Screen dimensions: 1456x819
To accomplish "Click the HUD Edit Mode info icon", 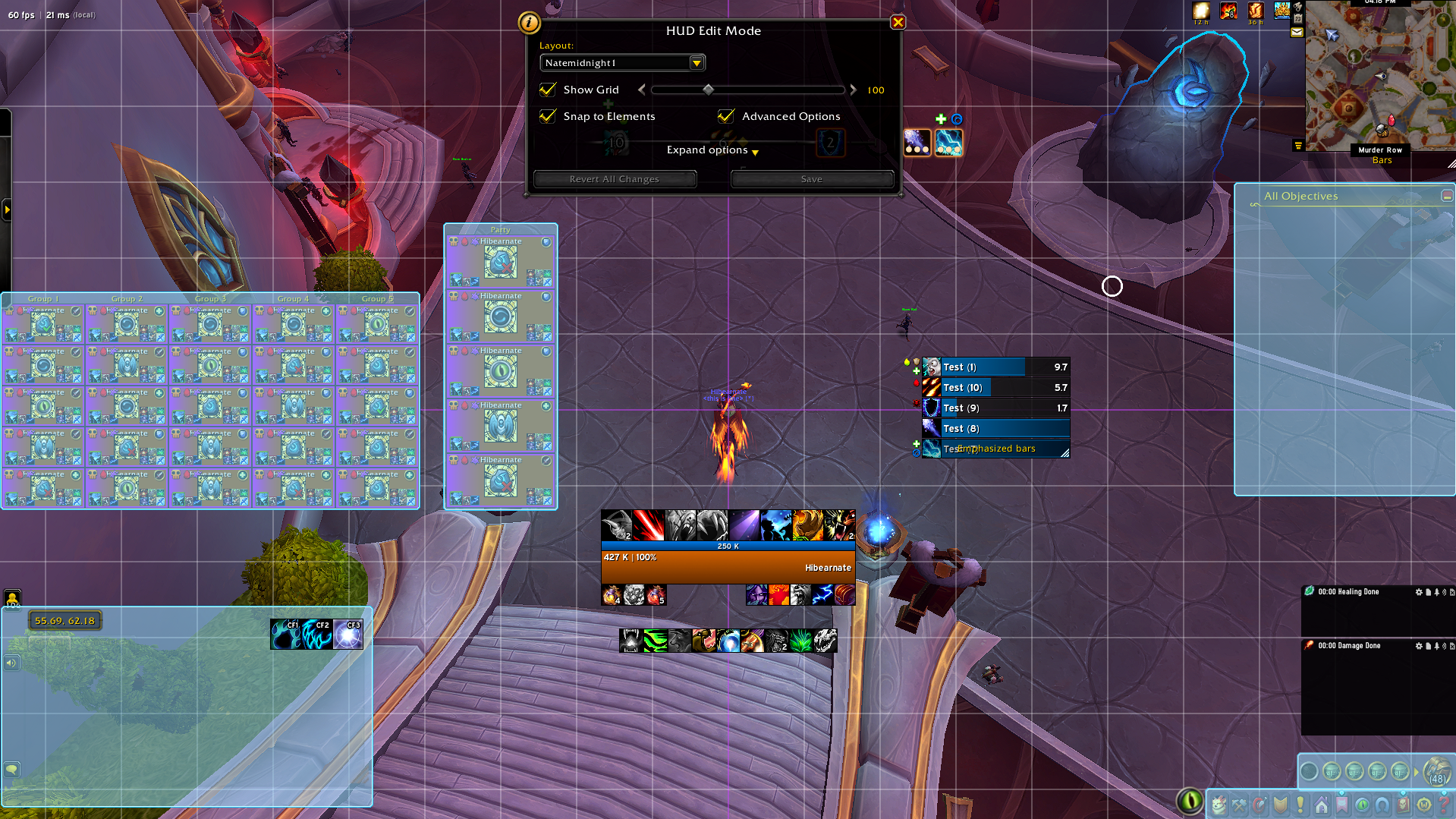I will tap(529, 23).
